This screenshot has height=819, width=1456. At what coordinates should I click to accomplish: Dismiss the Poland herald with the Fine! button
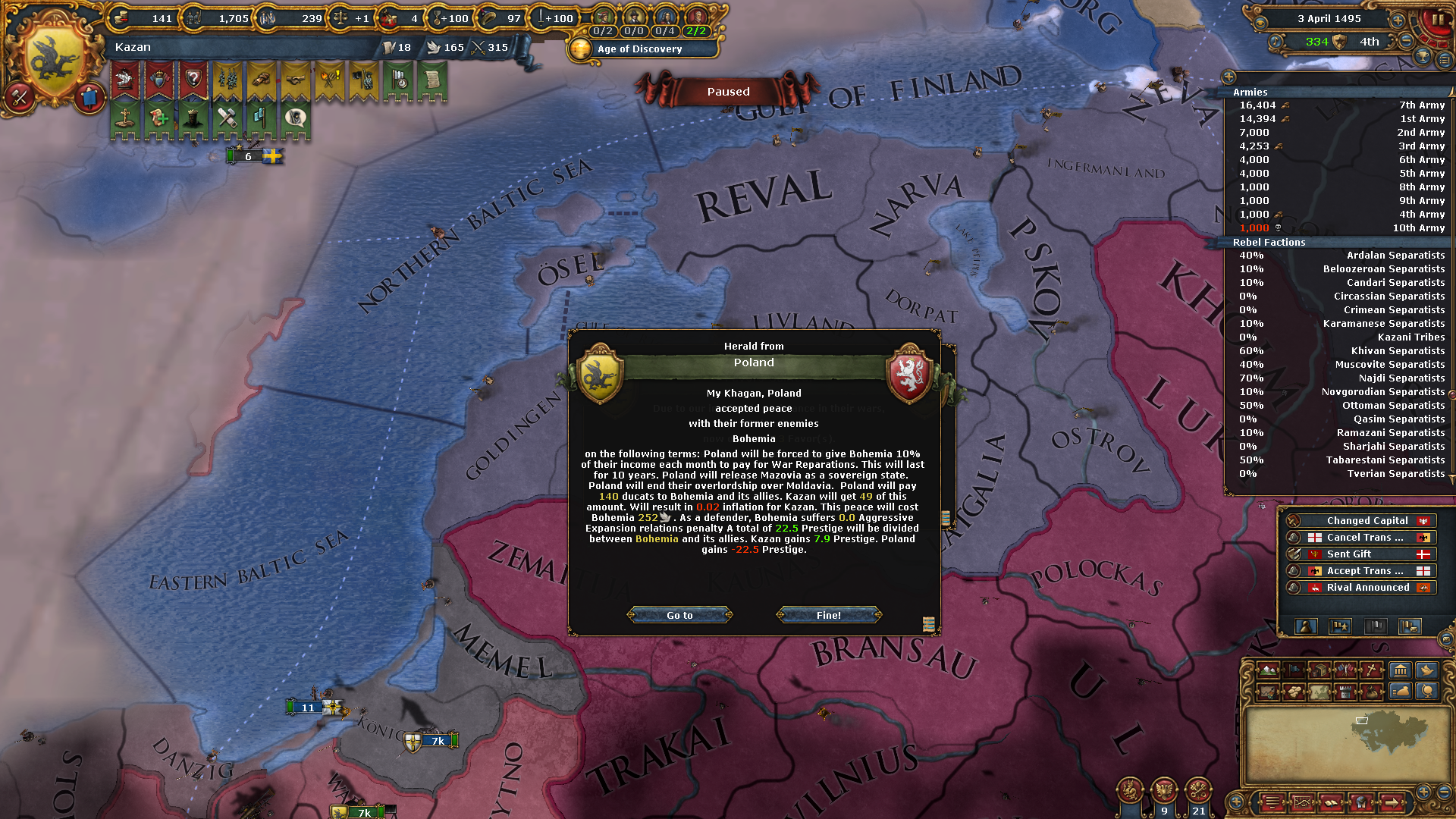[x=828, y=615]
